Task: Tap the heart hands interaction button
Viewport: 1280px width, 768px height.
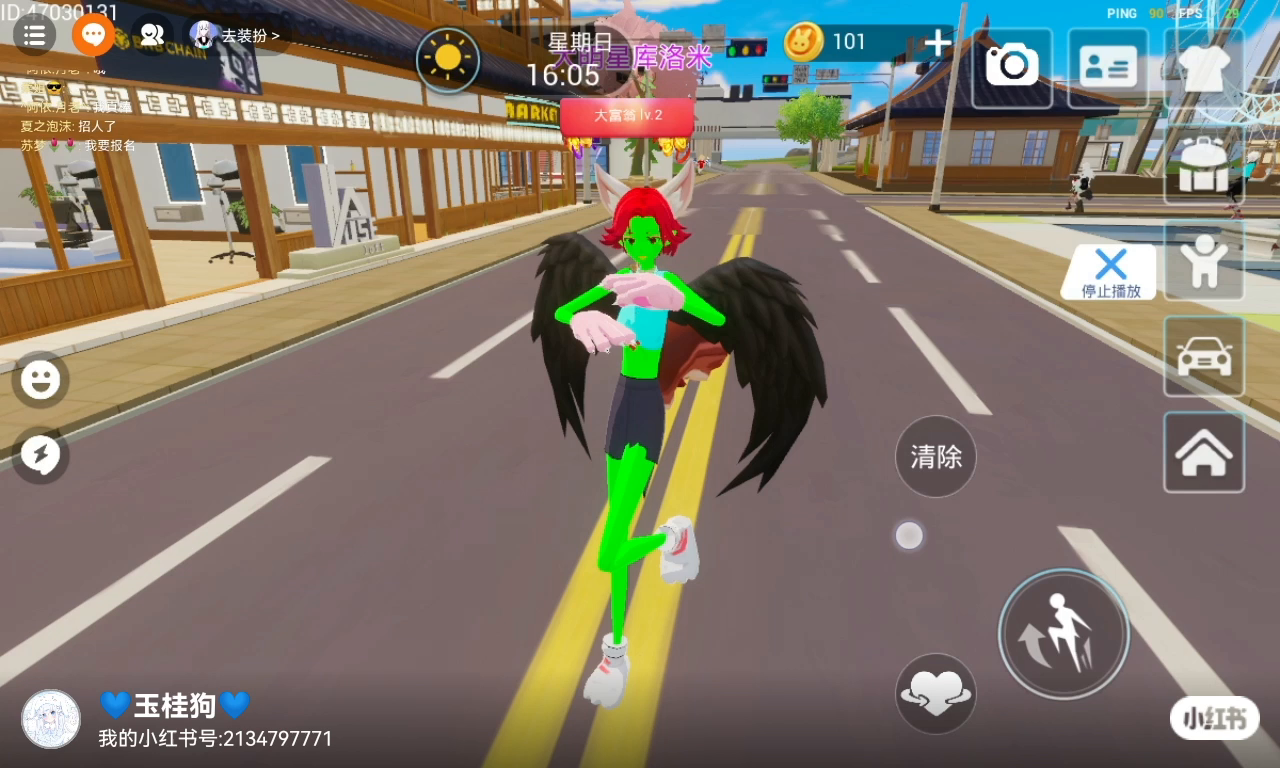Action: click(936, 693)
